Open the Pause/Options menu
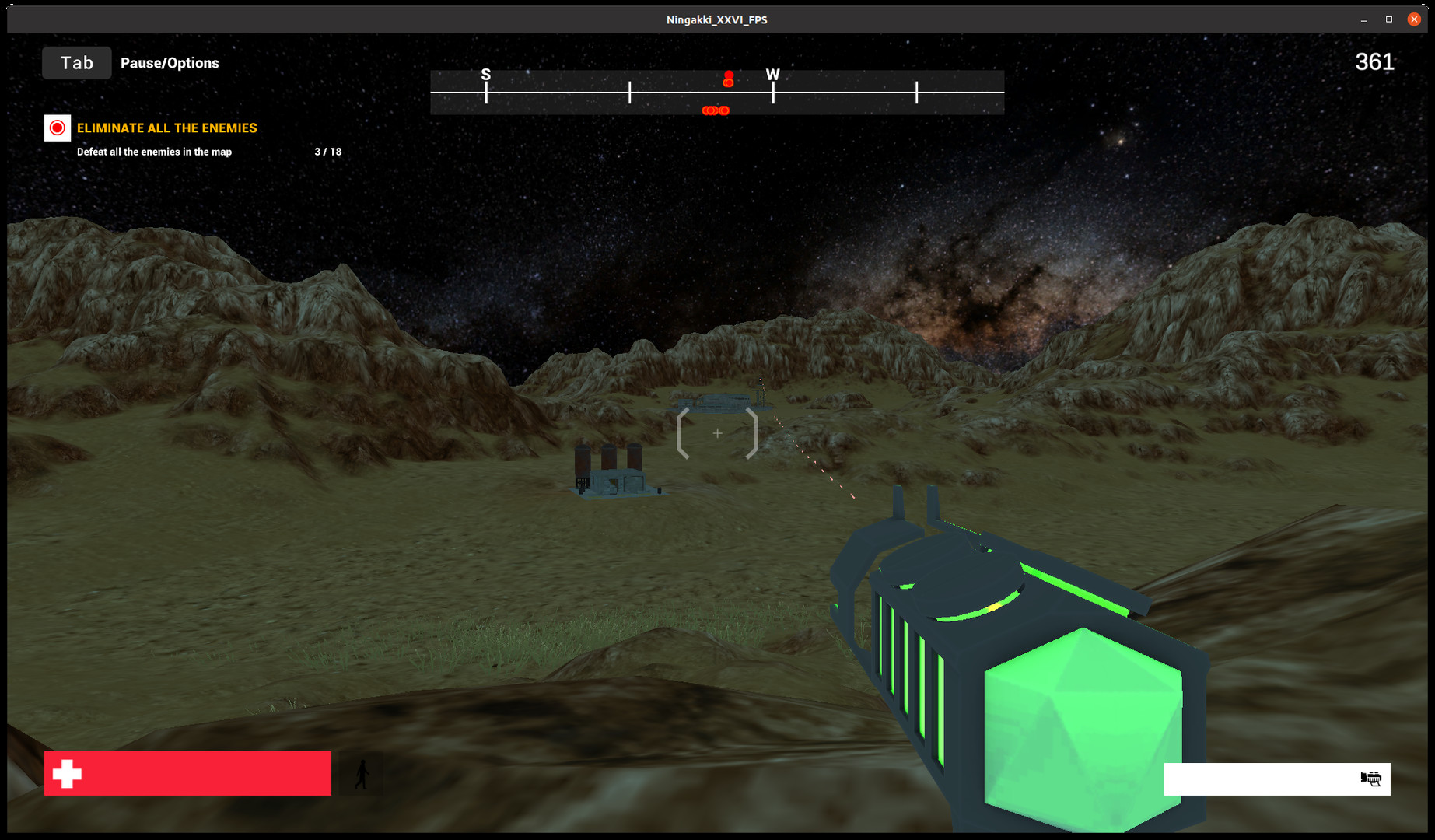 (x=169, y=62)
